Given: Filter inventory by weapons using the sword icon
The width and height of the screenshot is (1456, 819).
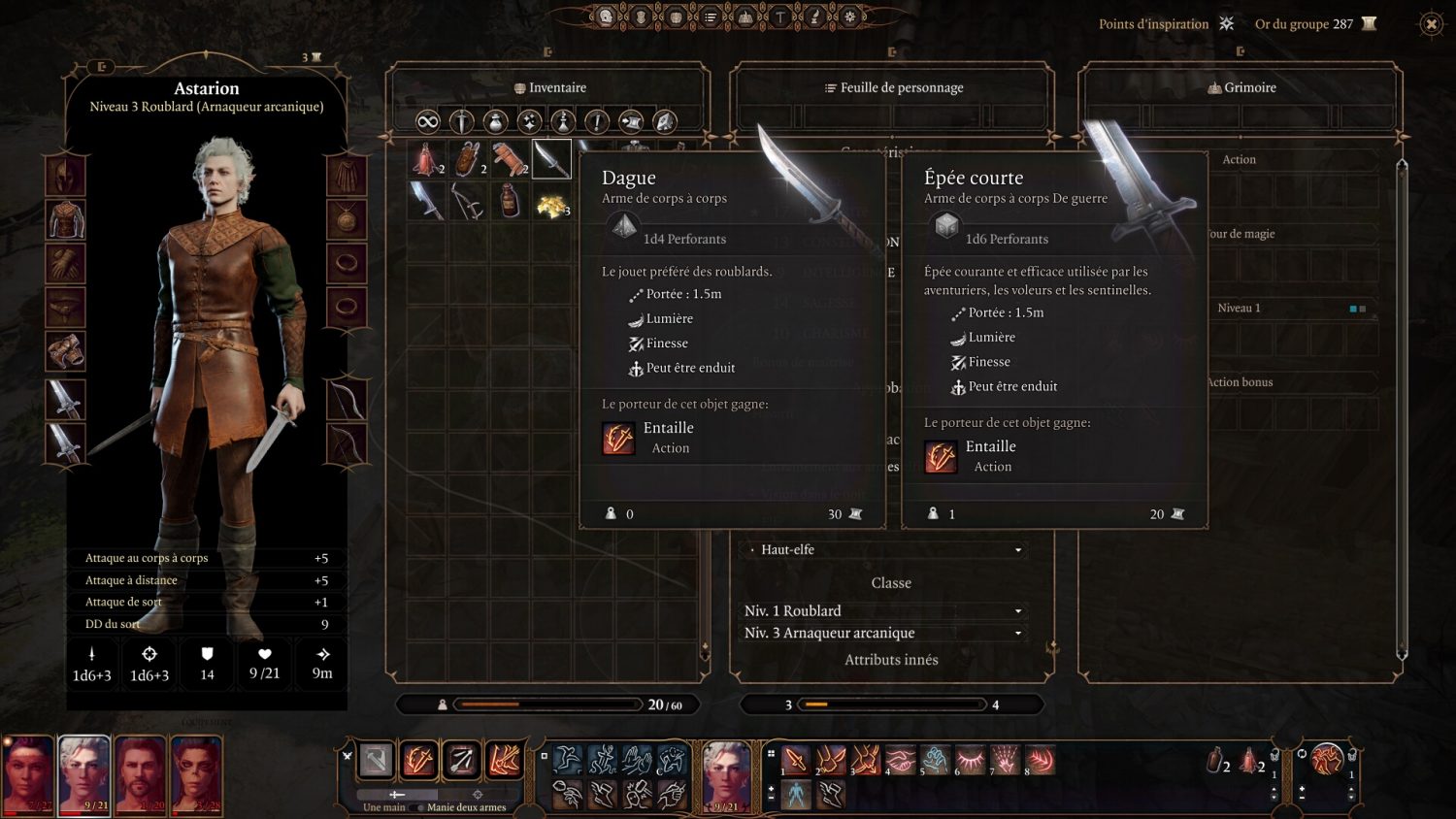Looking at the screenshot, I should click(x=461, y=121).
